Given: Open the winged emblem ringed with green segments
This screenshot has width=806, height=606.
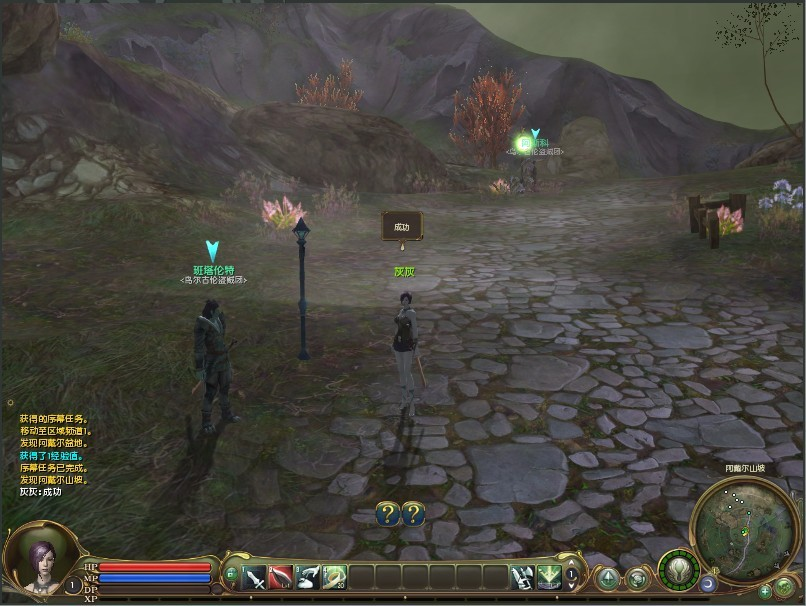Looking at the screenshot, I should click(678, 572).
